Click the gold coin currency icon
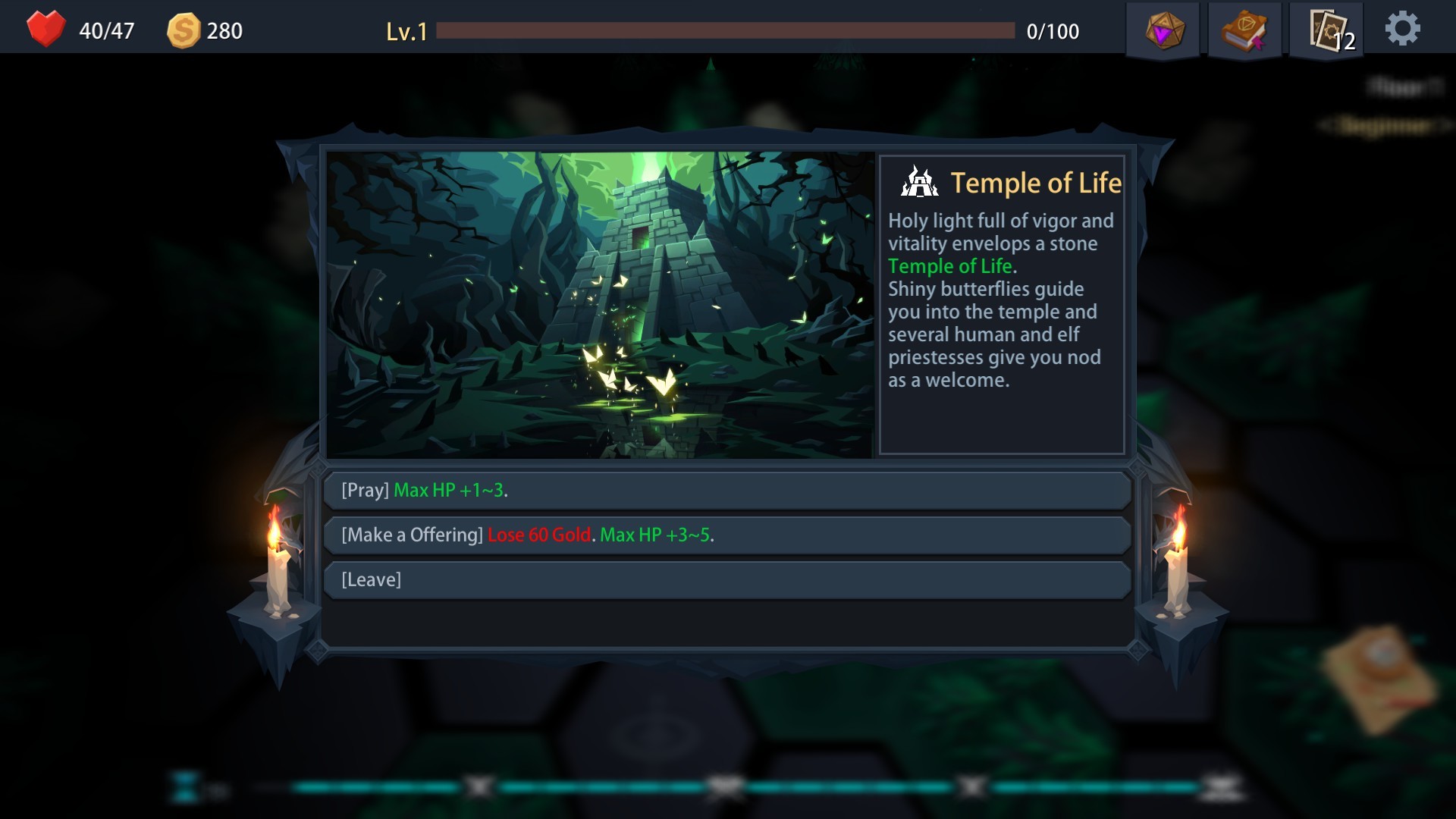 tap(184, 30)
